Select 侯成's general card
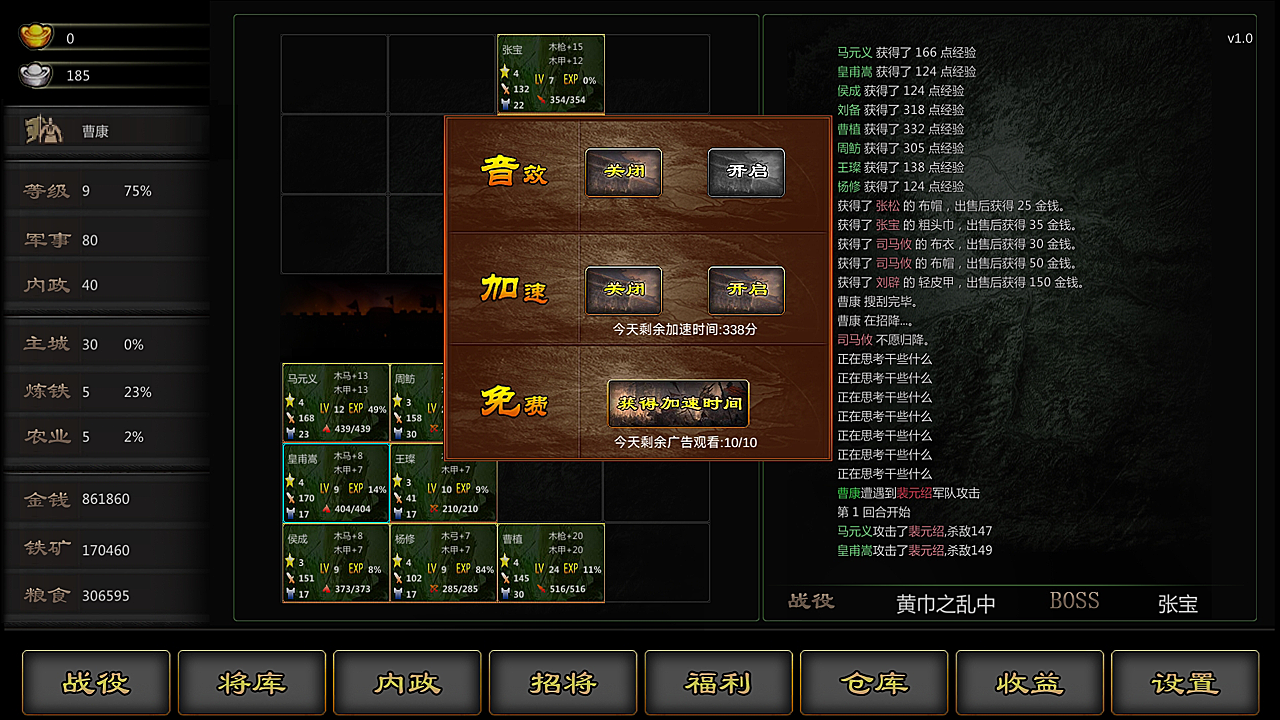 coord(335,564)
